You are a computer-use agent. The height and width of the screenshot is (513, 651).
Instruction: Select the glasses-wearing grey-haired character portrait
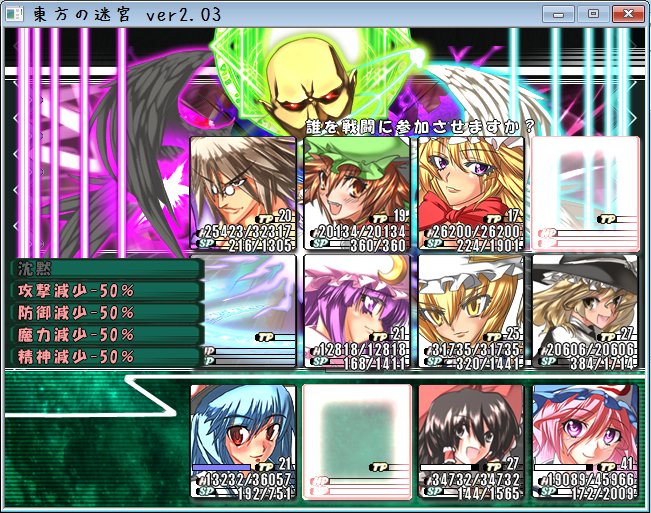[244, 191]
